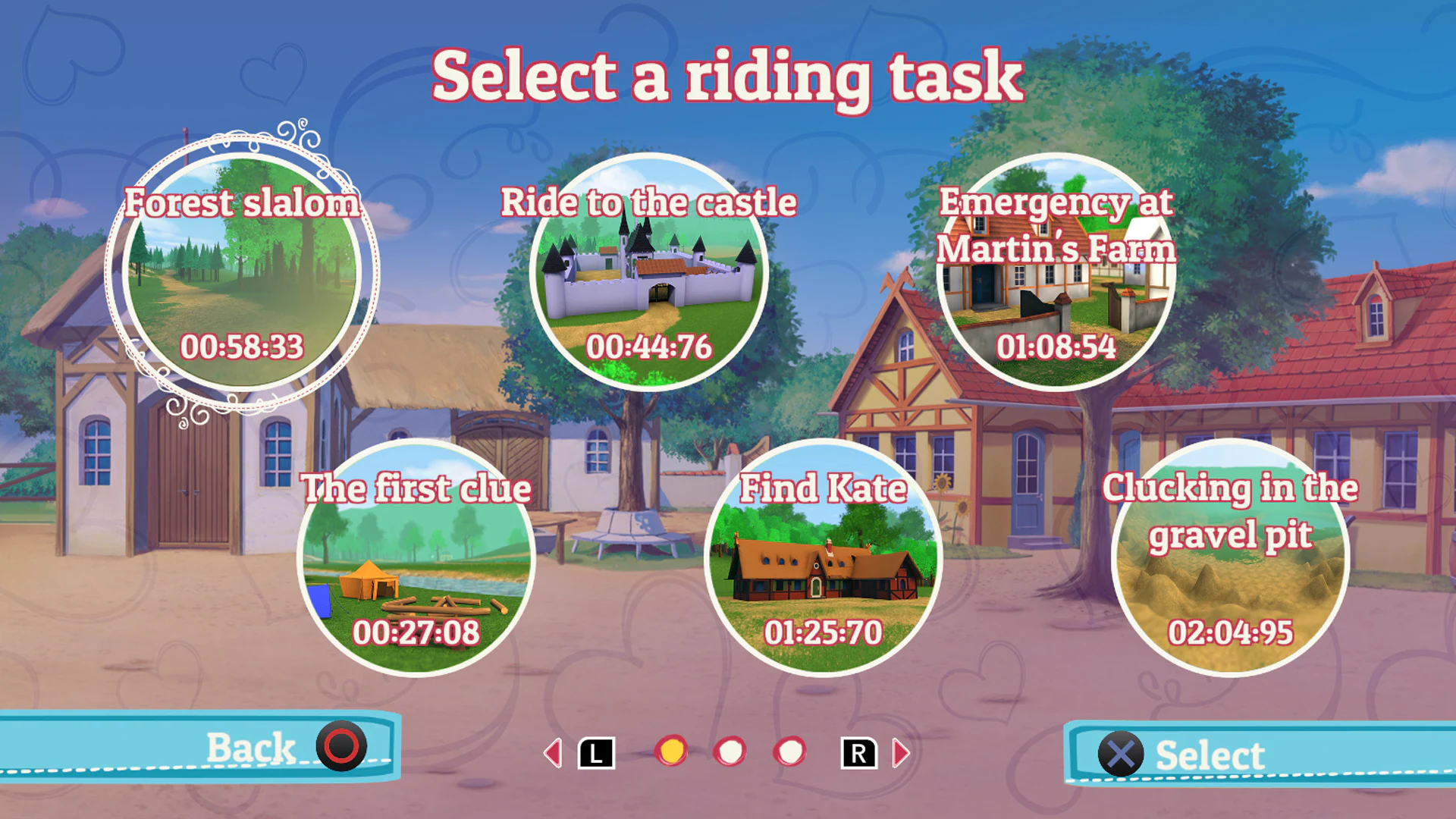This screenshot has height=819, width=1456.
Task: Click the X button icon
Action: [x=1120, y=753]
